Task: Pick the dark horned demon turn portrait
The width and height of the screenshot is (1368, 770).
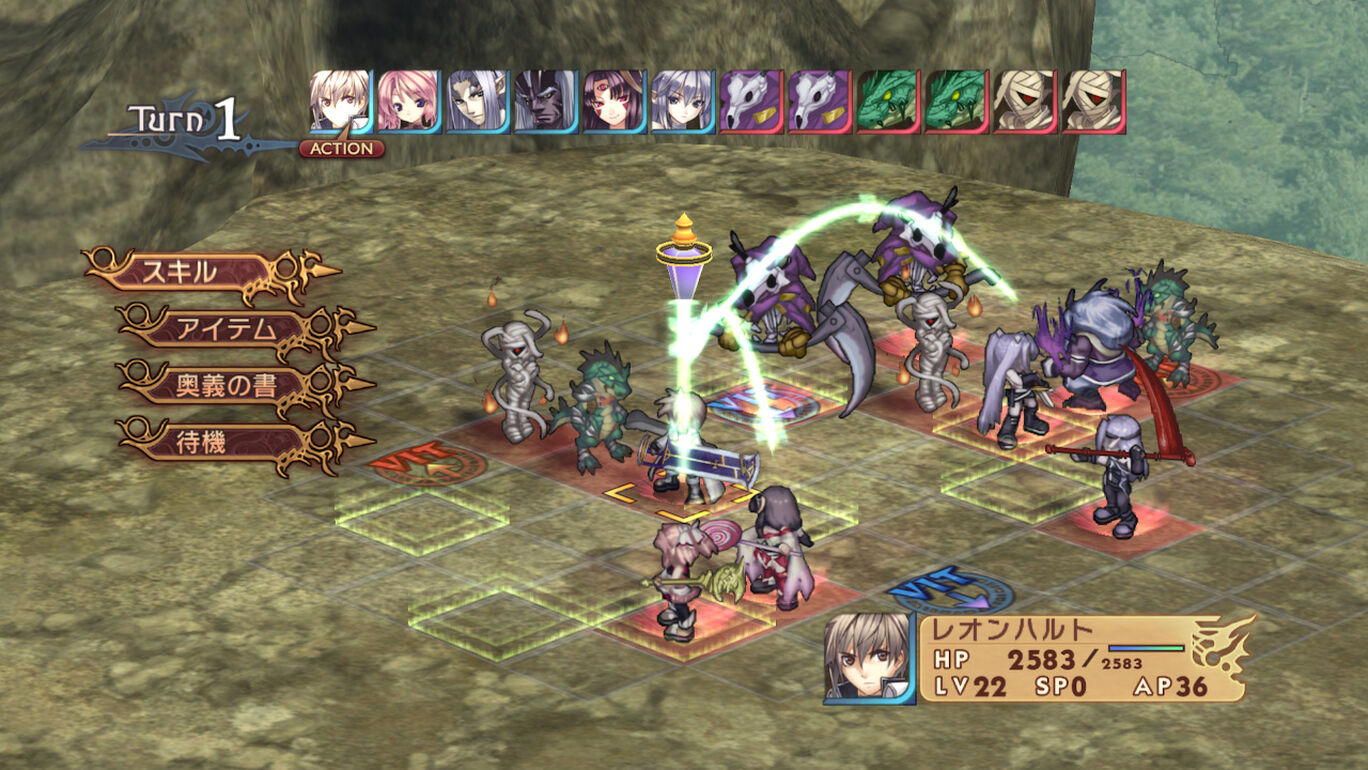Action: [x=545, y=101]
